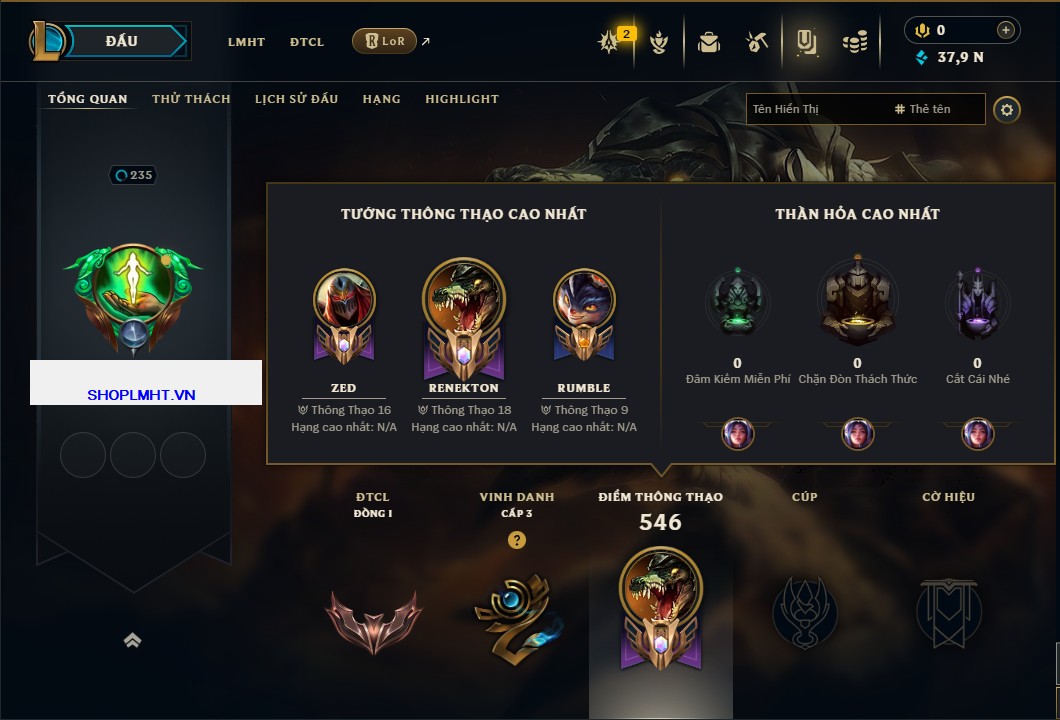Viewport: 1060px width, 720px height.
Task: Click the Tên Hiển Thị search field
Action: point(815,109)
